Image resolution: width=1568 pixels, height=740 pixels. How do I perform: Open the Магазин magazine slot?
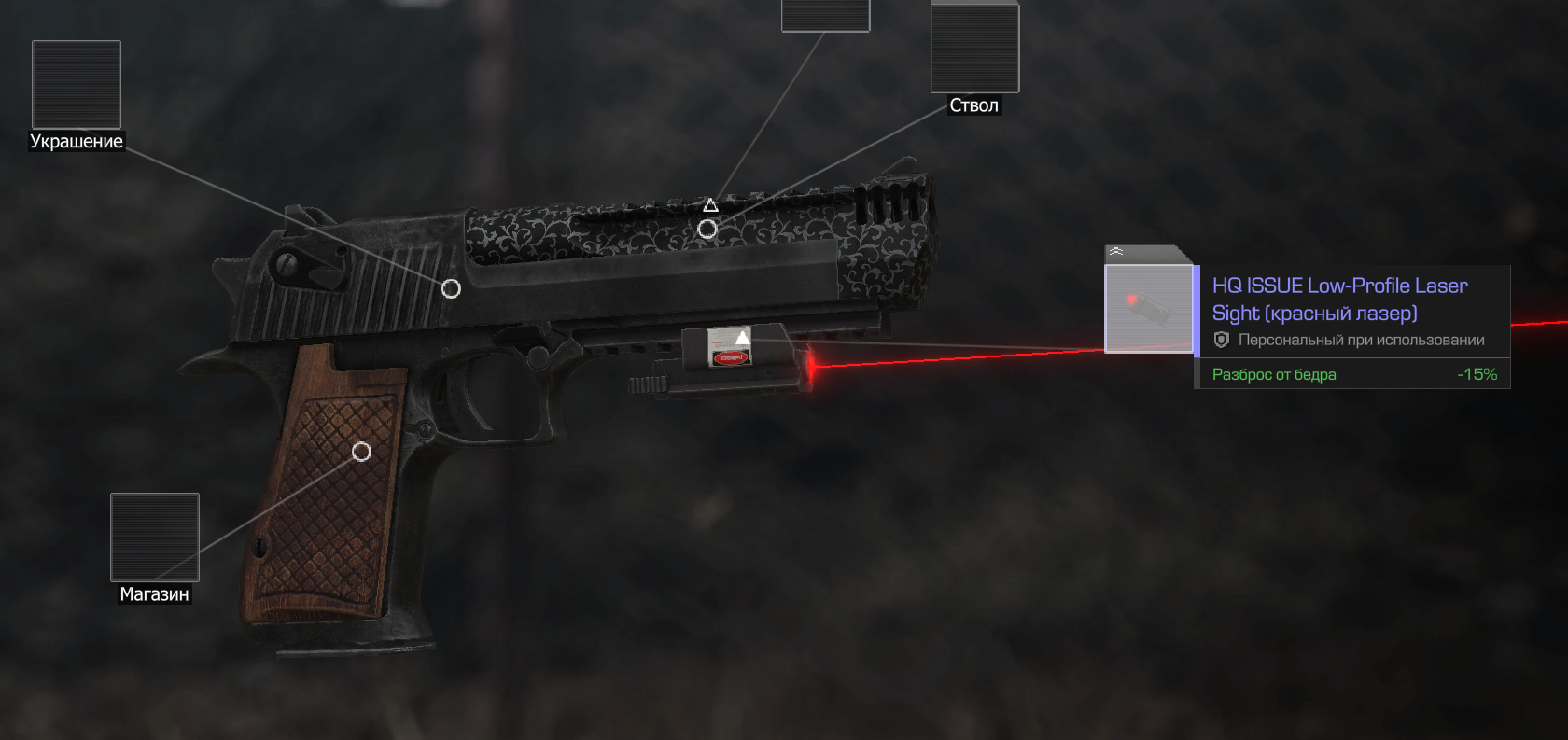pos(155,538)
